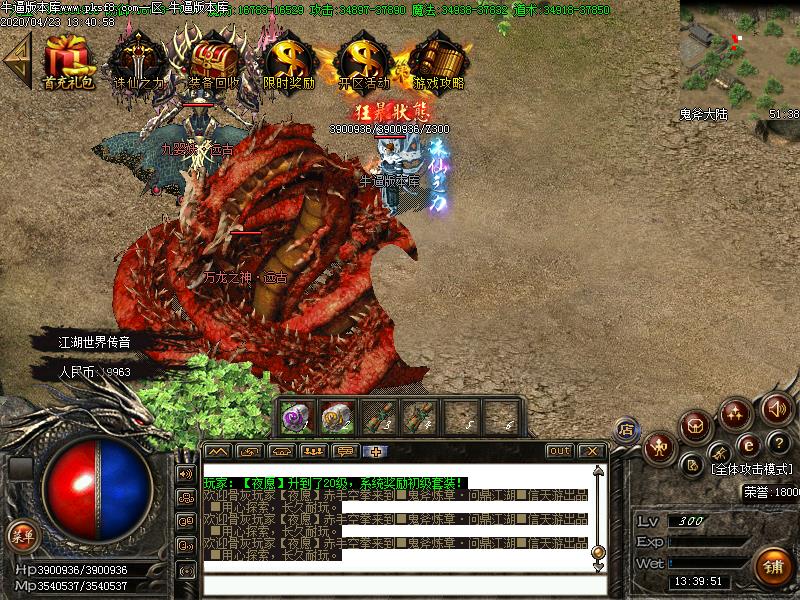
Task: Open the 首充礼包 first-recharge gift pack
Action: pyautogui.click(x=69, y=61)
